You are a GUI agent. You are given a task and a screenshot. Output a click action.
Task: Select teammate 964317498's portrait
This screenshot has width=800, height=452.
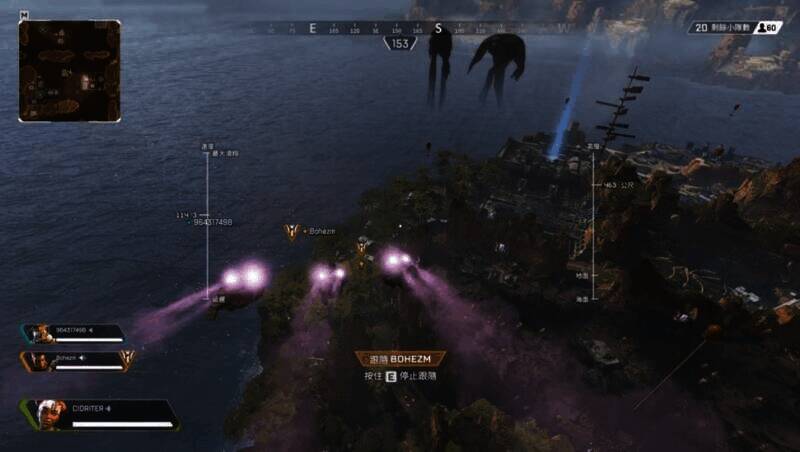click(x=41, y=333)
